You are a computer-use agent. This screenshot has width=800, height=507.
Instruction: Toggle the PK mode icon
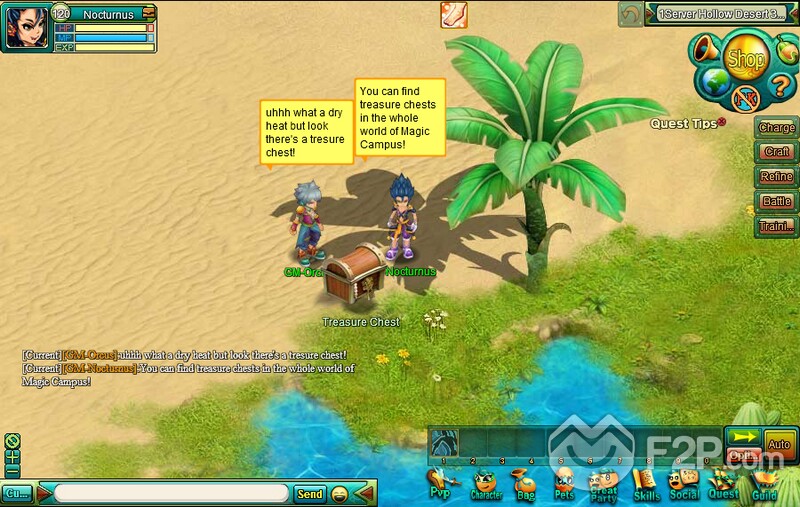point(746,98)
